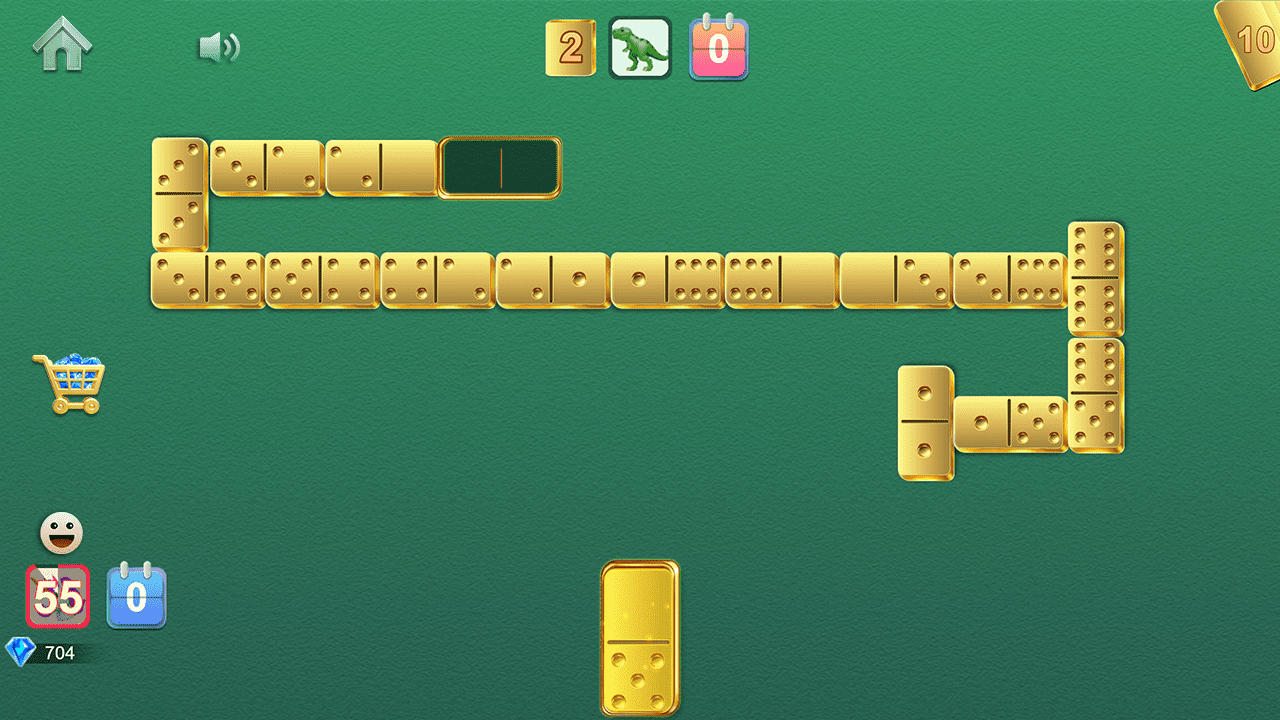Click the opponent's remaining tiles counter showing 2
1280x720 pixels.
click(571, 47)
